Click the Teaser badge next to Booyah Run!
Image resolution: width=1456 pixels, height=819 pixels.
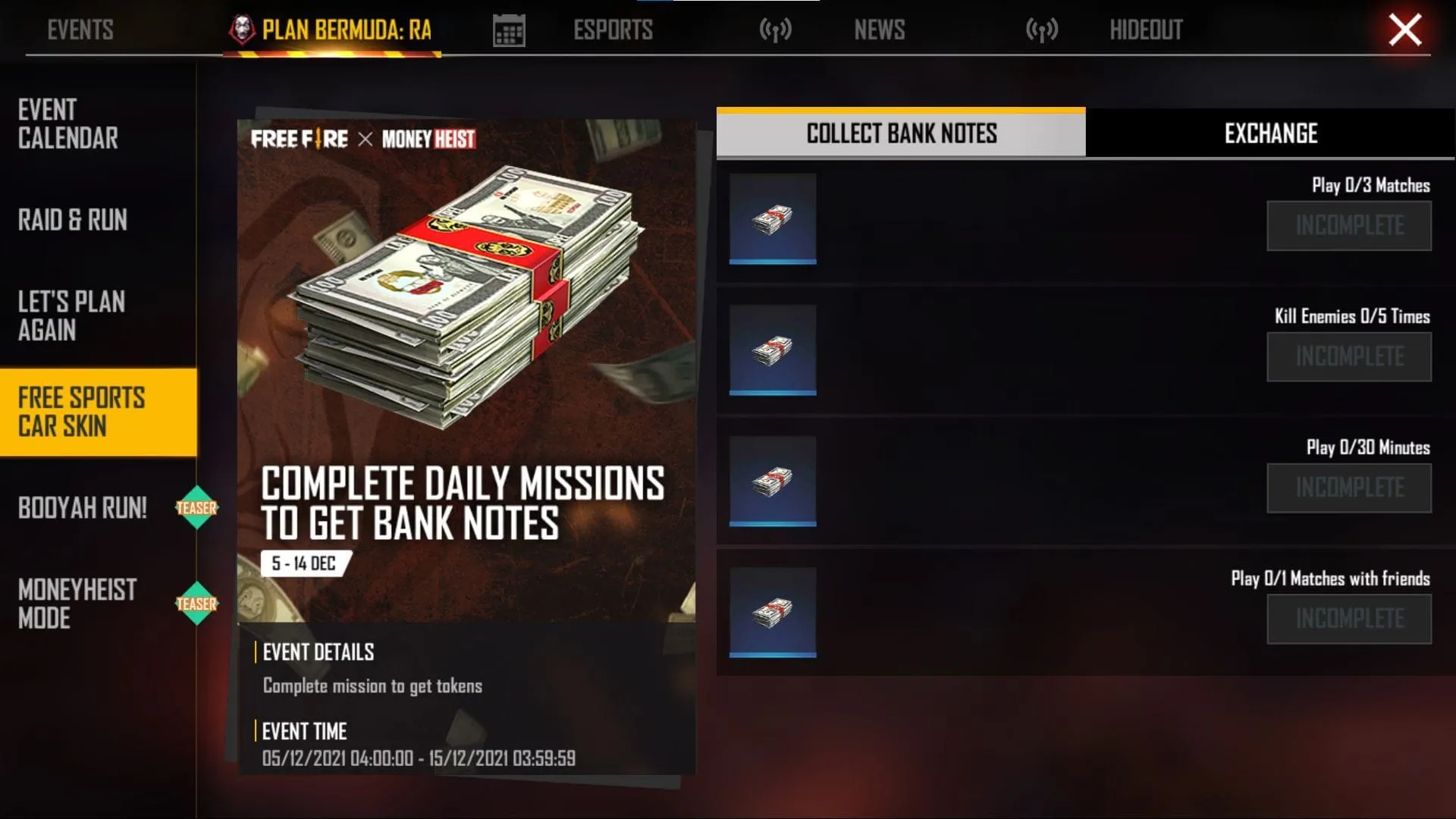pyautogui.click(x=198, y=508)
